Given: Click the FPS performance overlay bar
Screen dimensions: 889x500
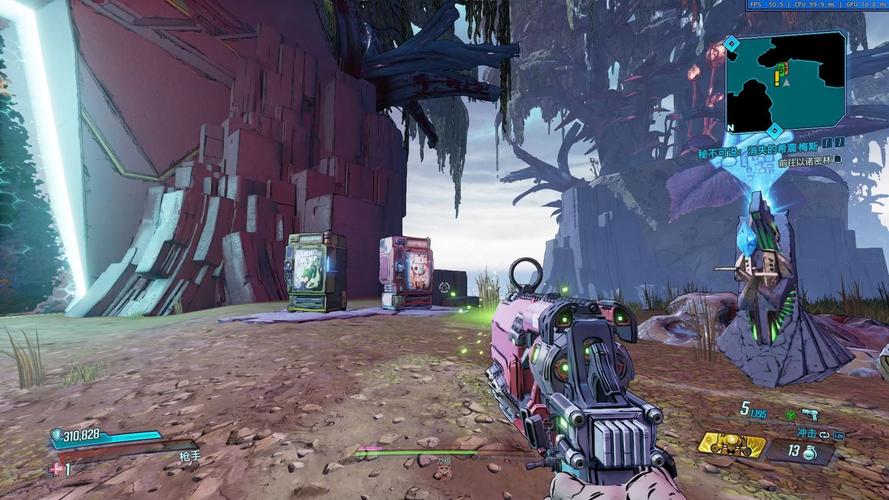Looking at the screenshot, I should [817, 5].
